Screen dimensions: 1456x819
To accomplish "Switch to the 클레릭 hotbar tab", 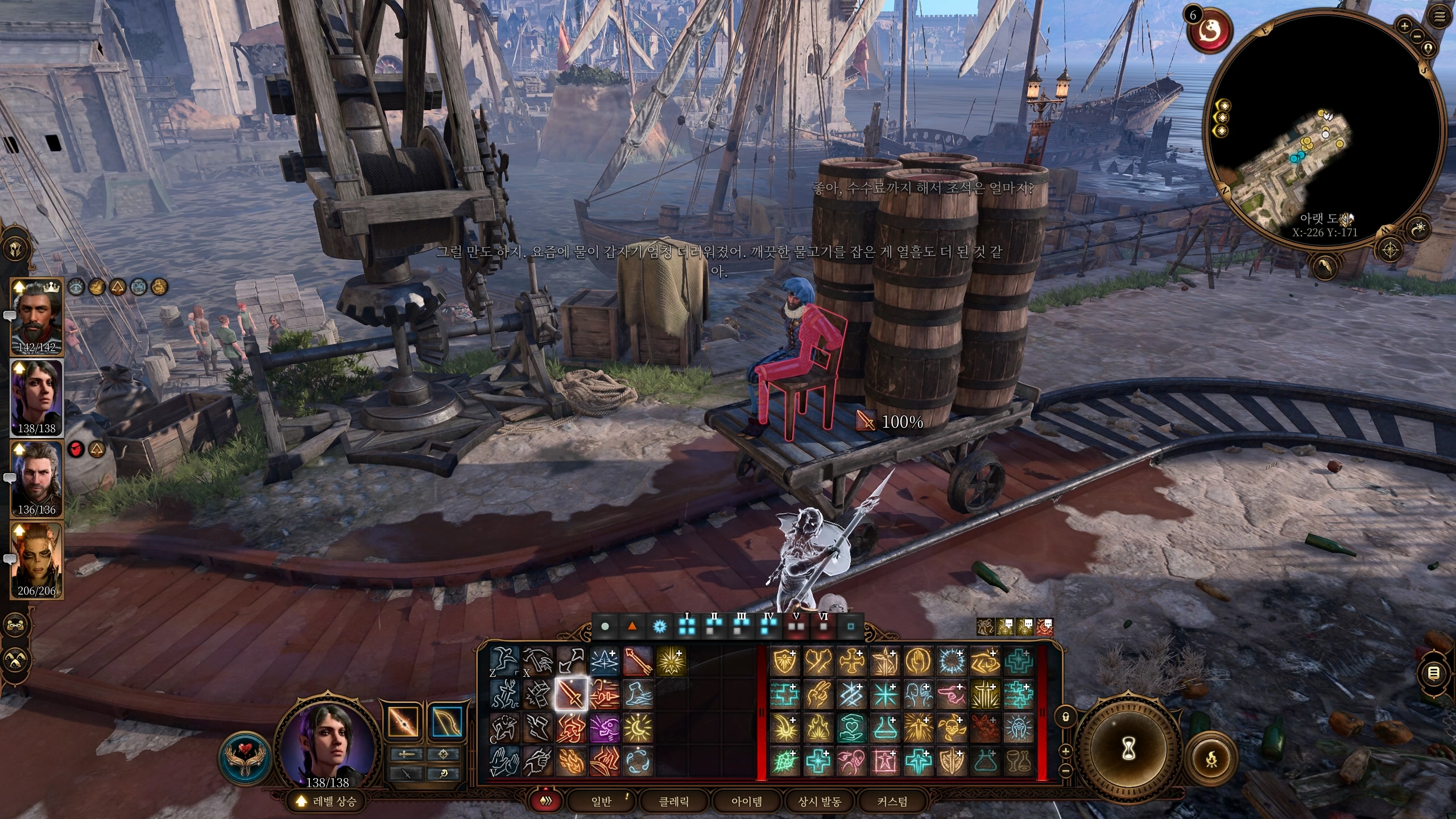I will pyautogui.click(x=674, y=801).
